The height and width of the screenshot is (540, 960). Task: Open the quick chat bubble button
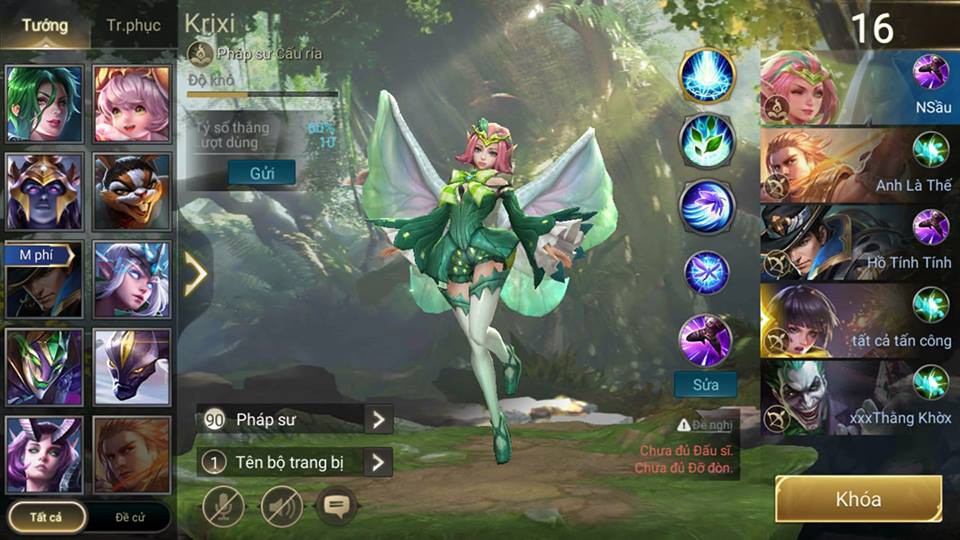click(x=336, y=506)
